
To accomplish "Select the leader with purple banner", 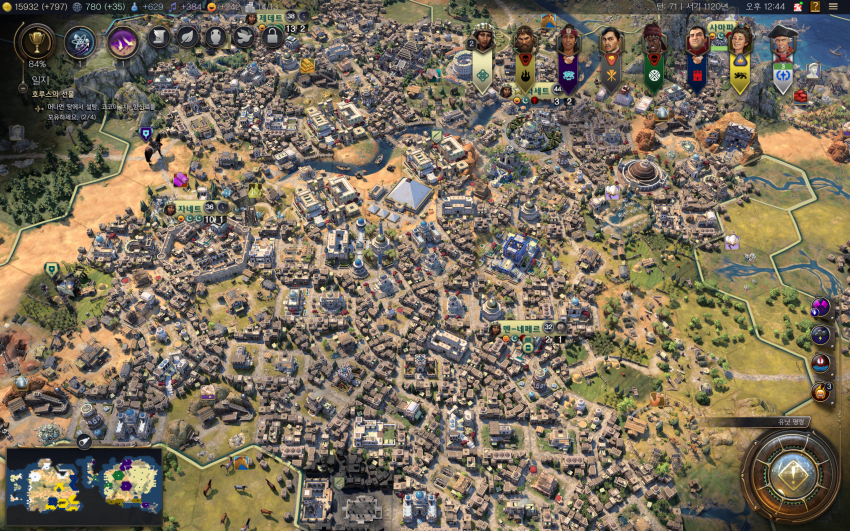I will click(567, 42).
